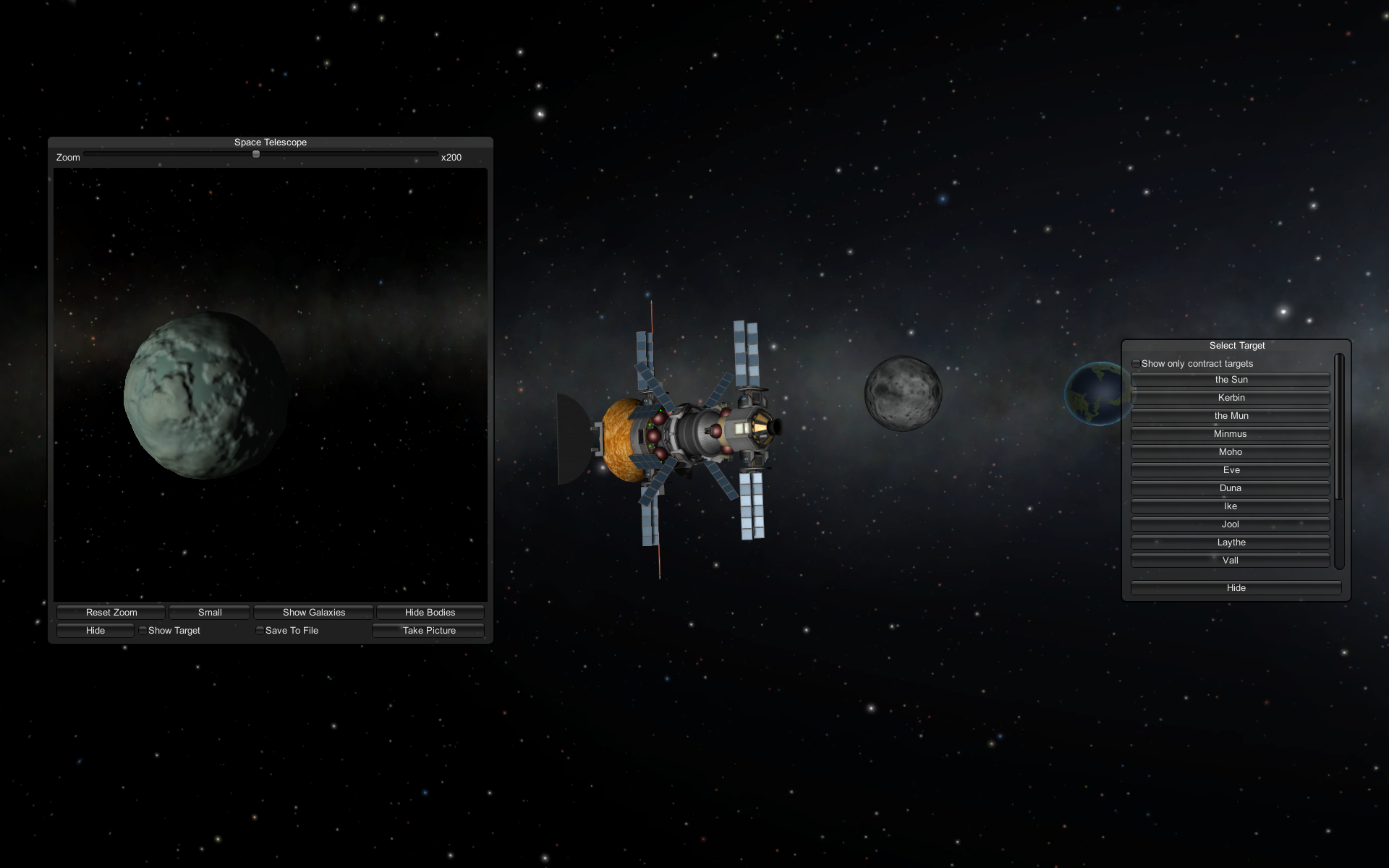Take Picture with the telescope
This screenshot has height=868, width=1389.
[428, 631]
